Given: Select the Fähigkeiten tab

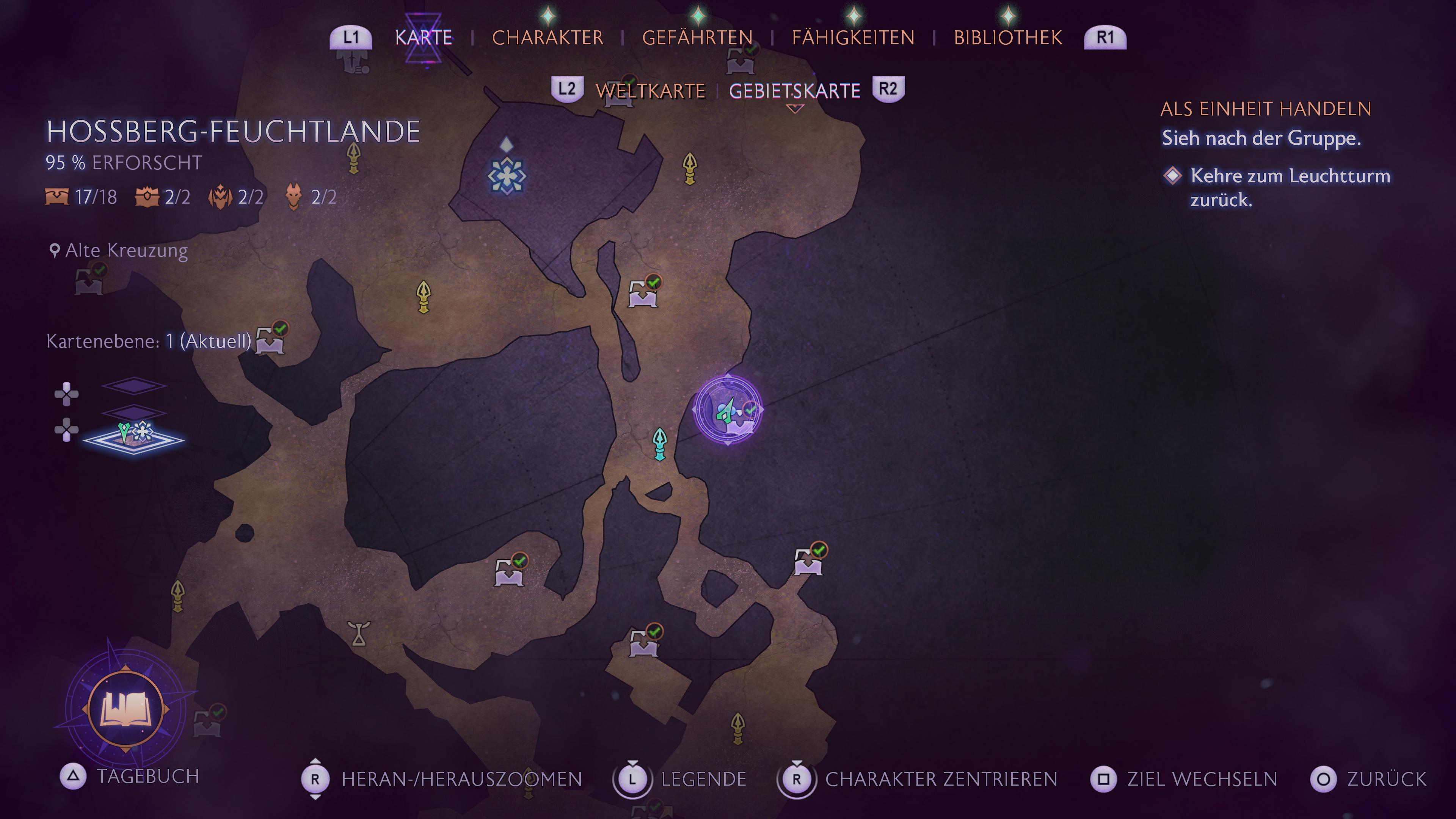Looking at the screenshot, I should (x=853, y=37).
